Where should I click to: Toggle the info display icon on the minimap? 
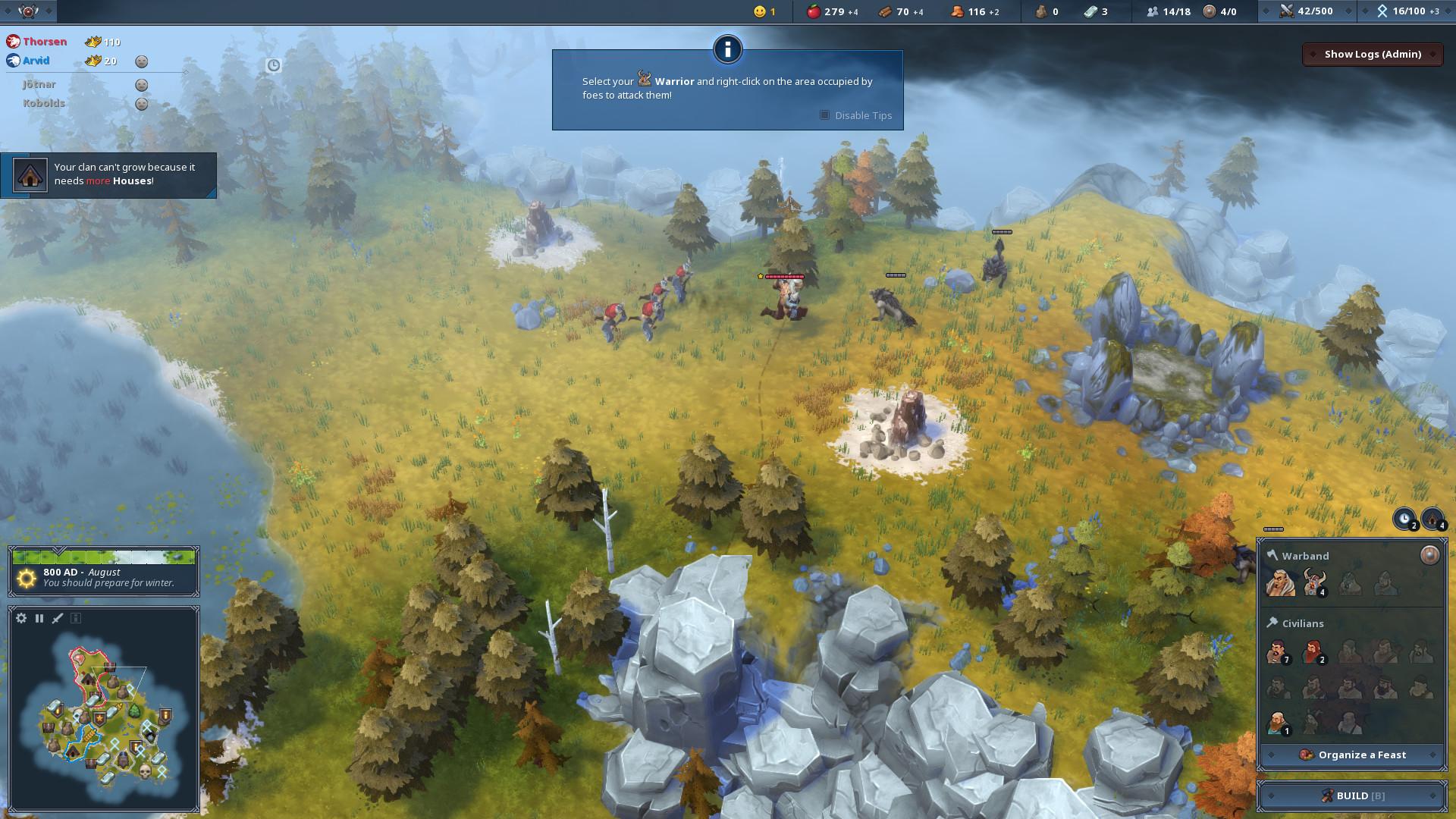pyautogui.click(x=75, y=618)
